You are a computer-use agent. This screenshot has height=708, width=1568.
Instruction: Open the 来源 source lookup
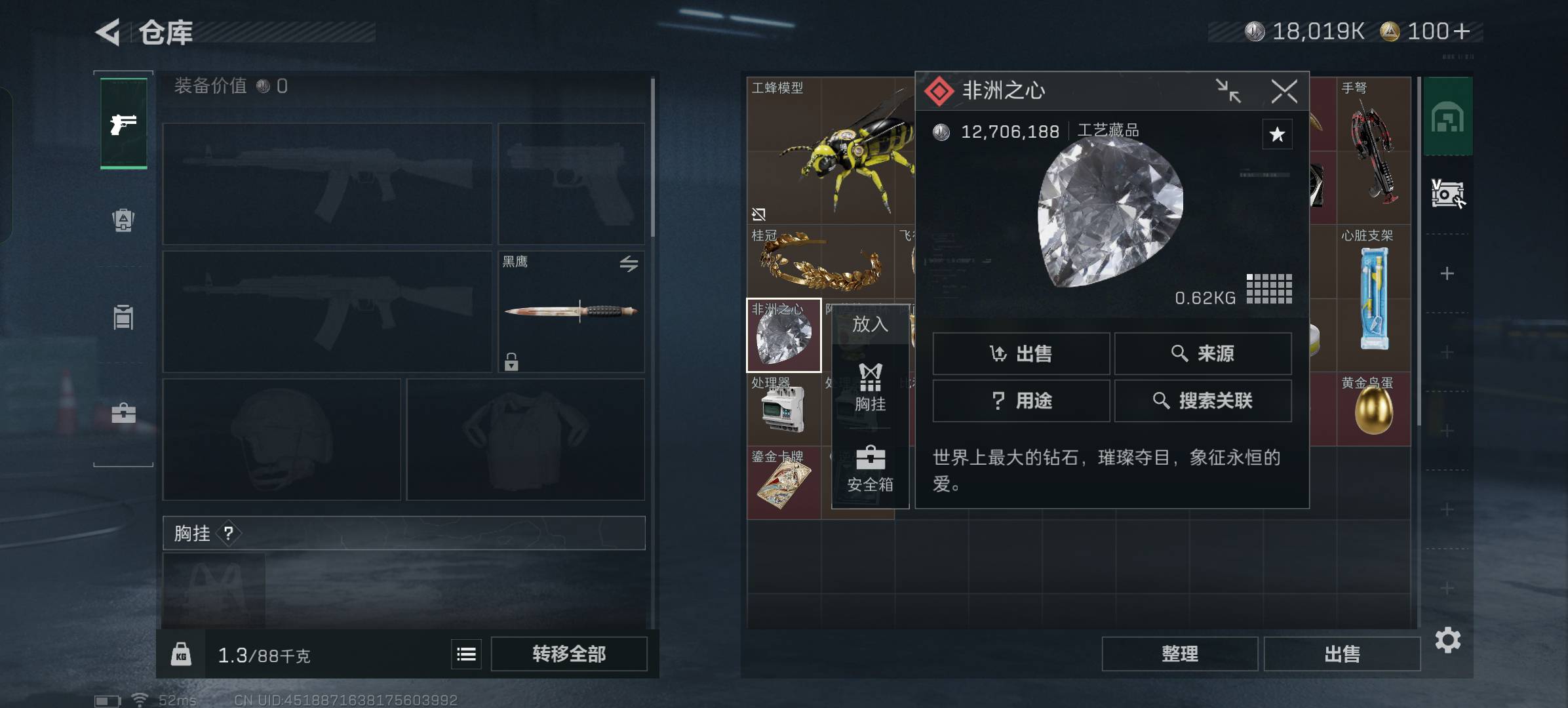pyautogui.click(x=1202, y=354)
